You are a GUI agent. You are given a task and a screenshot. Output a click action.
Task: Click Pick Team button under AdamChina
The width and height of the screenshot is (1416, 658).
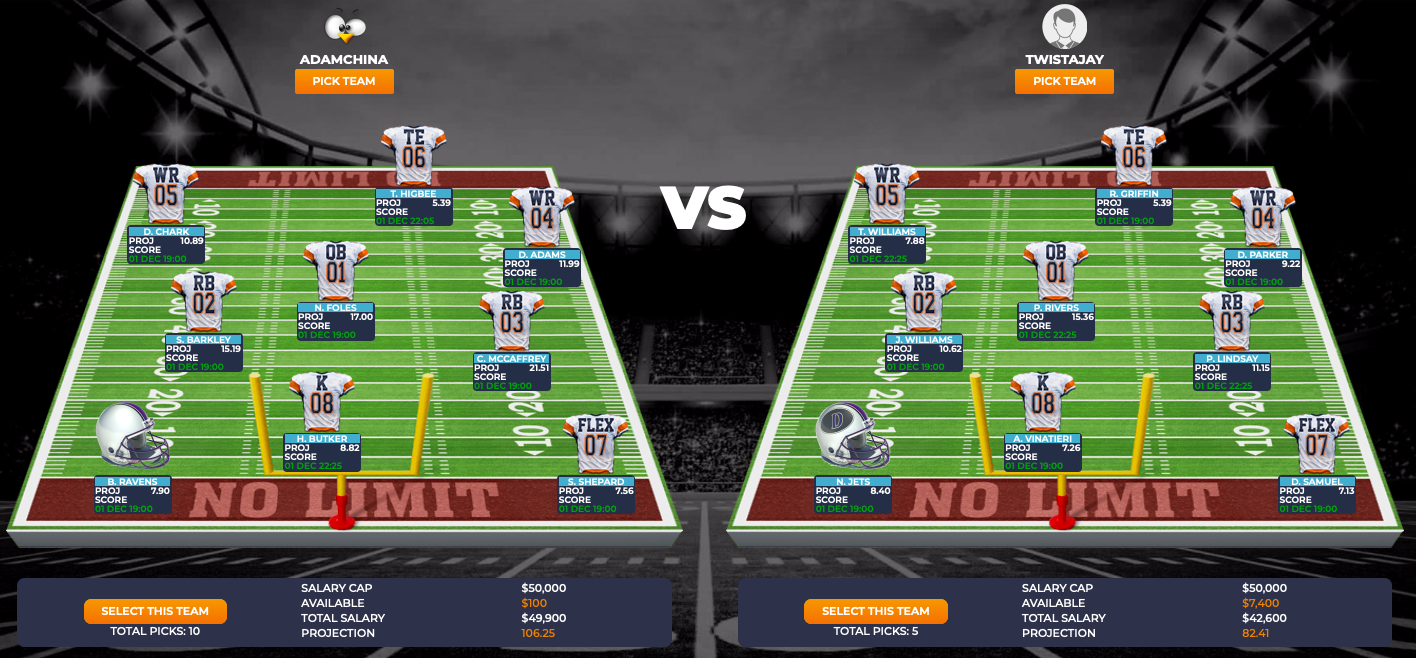click(x=344, y=82)
